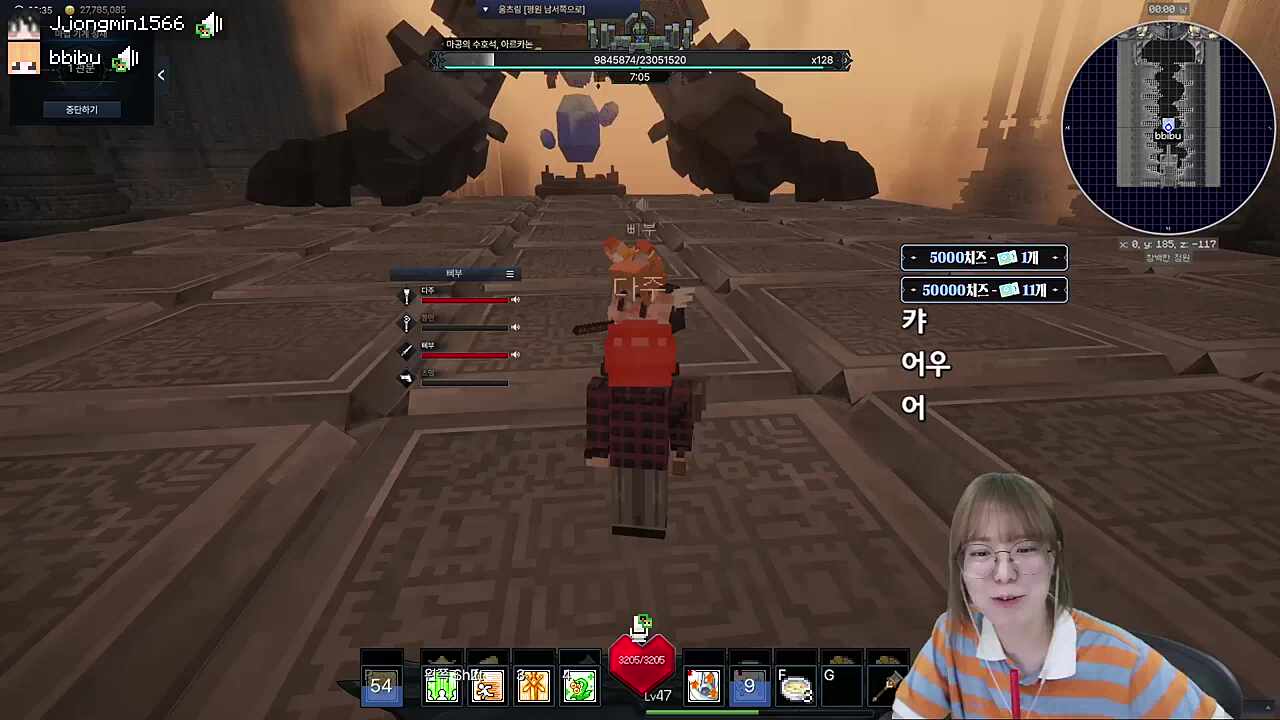Screen dimensions: 1280x720
Task: Trigger the green vine skill in slot 4
Action: pyautogui.click(x=579, y=686)
